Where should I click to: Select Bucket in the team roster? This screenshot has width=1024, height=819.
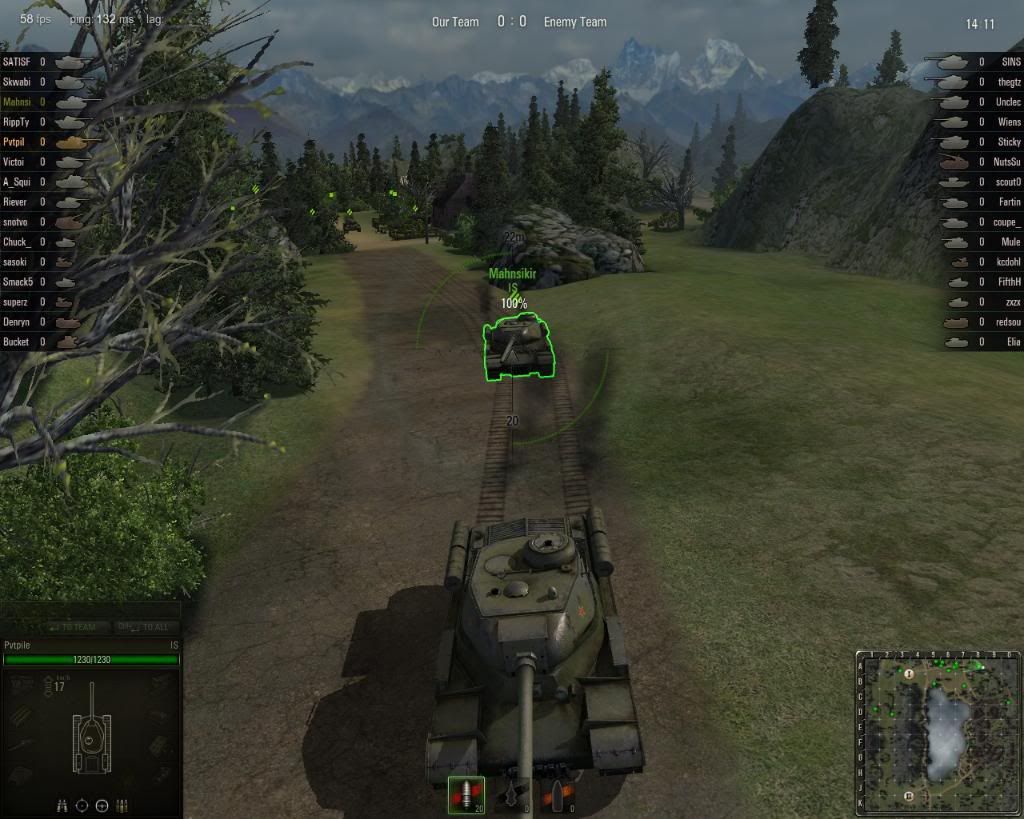coord(16,342)
